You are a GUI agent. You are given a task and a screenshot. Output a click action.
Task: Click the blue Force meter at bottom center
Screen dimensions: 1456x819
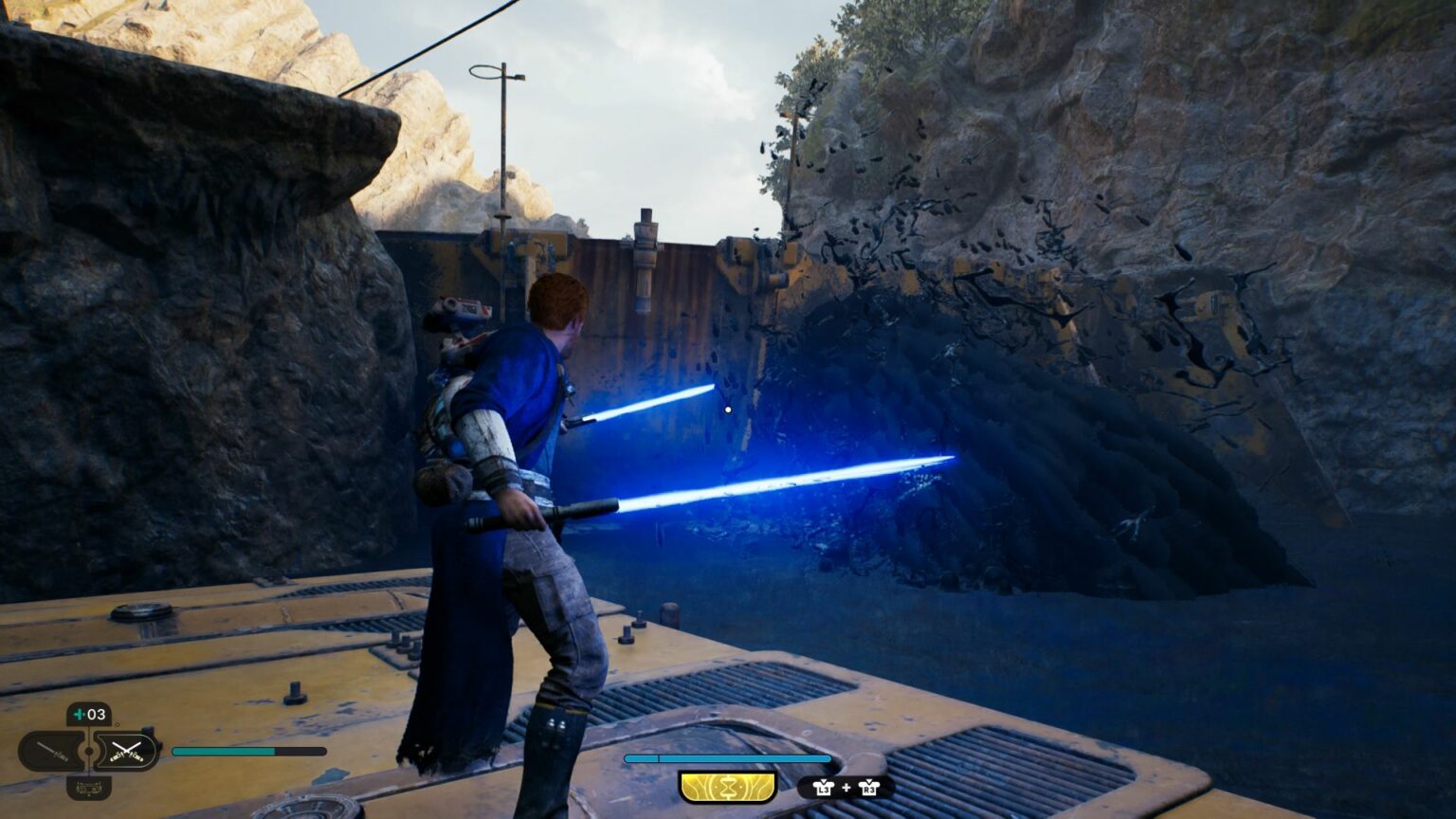727,758
